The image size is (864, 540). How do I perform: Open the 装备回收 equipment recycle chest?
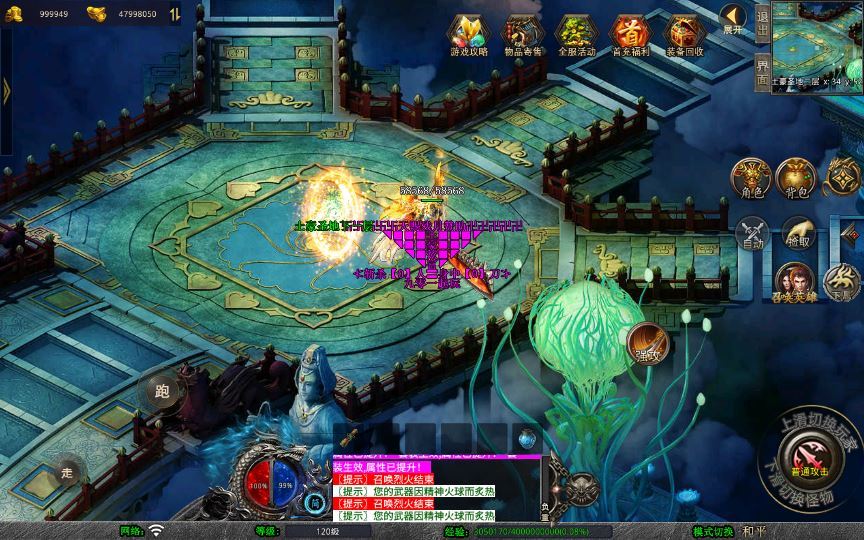[684, 33]
